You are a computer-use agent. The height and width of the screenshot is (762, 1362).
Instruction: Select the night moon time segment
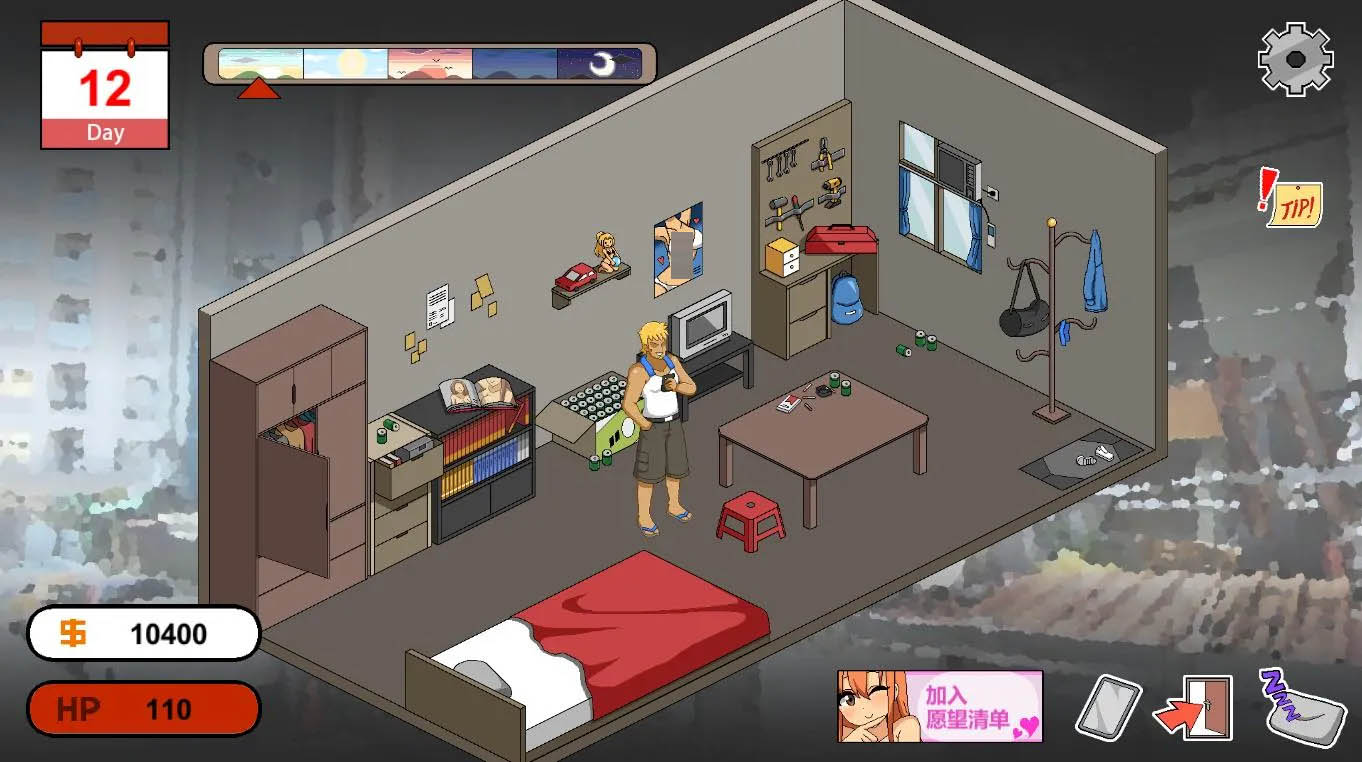tap(600, 64)
